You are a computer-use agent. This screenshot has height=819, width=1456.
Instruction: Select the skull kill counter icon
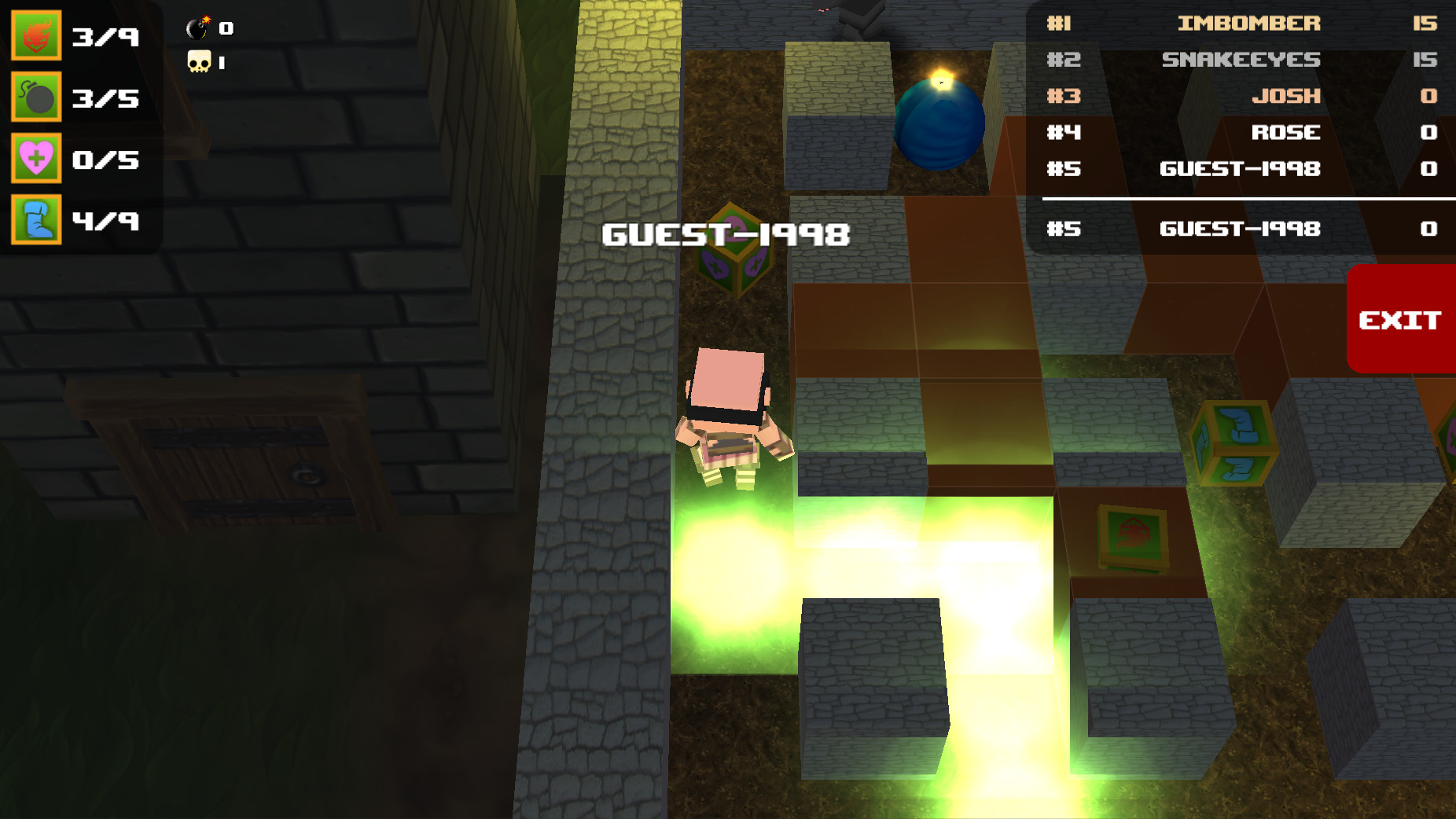[199, 61]
